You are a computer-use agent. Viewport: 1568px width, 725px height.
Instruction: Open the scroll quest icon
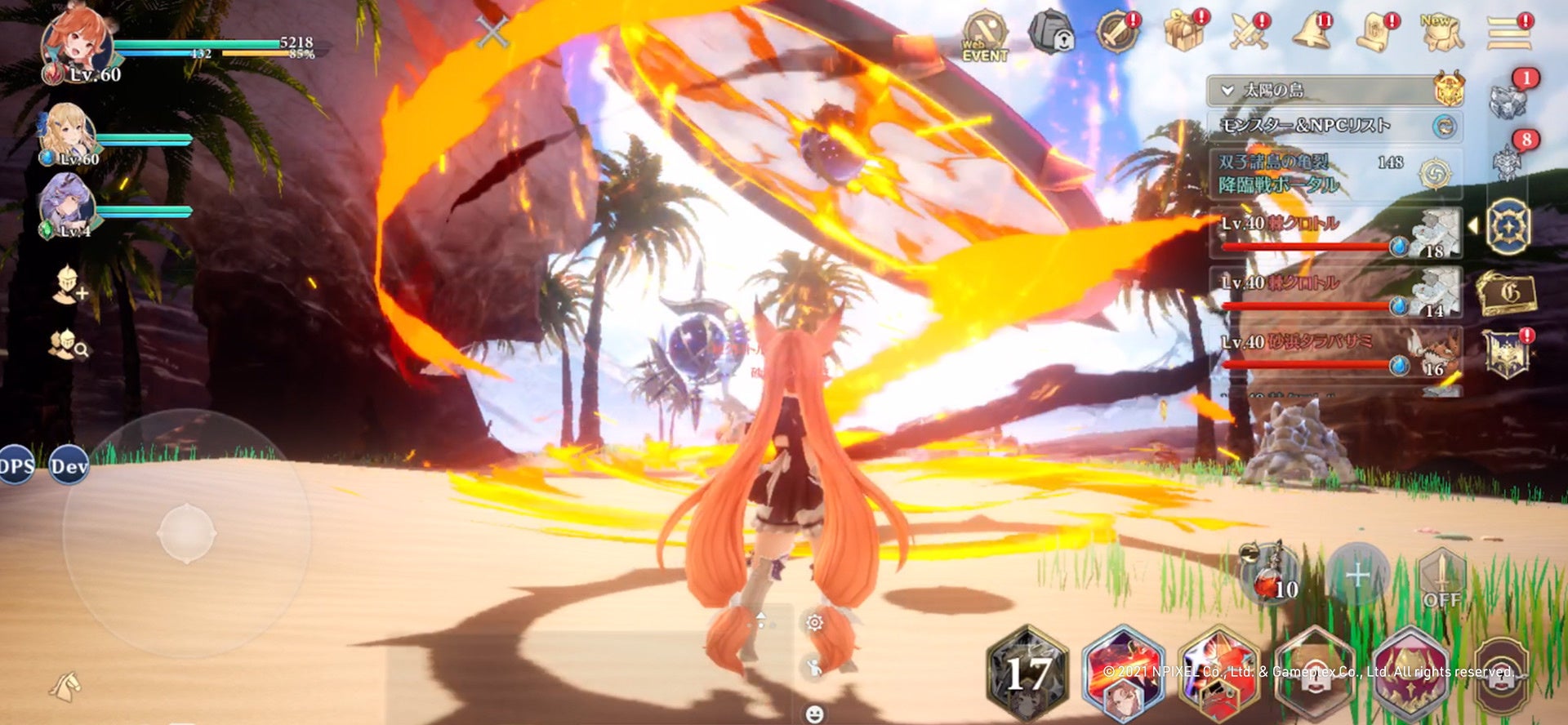pyautogui.click(x=1376, y=33)
